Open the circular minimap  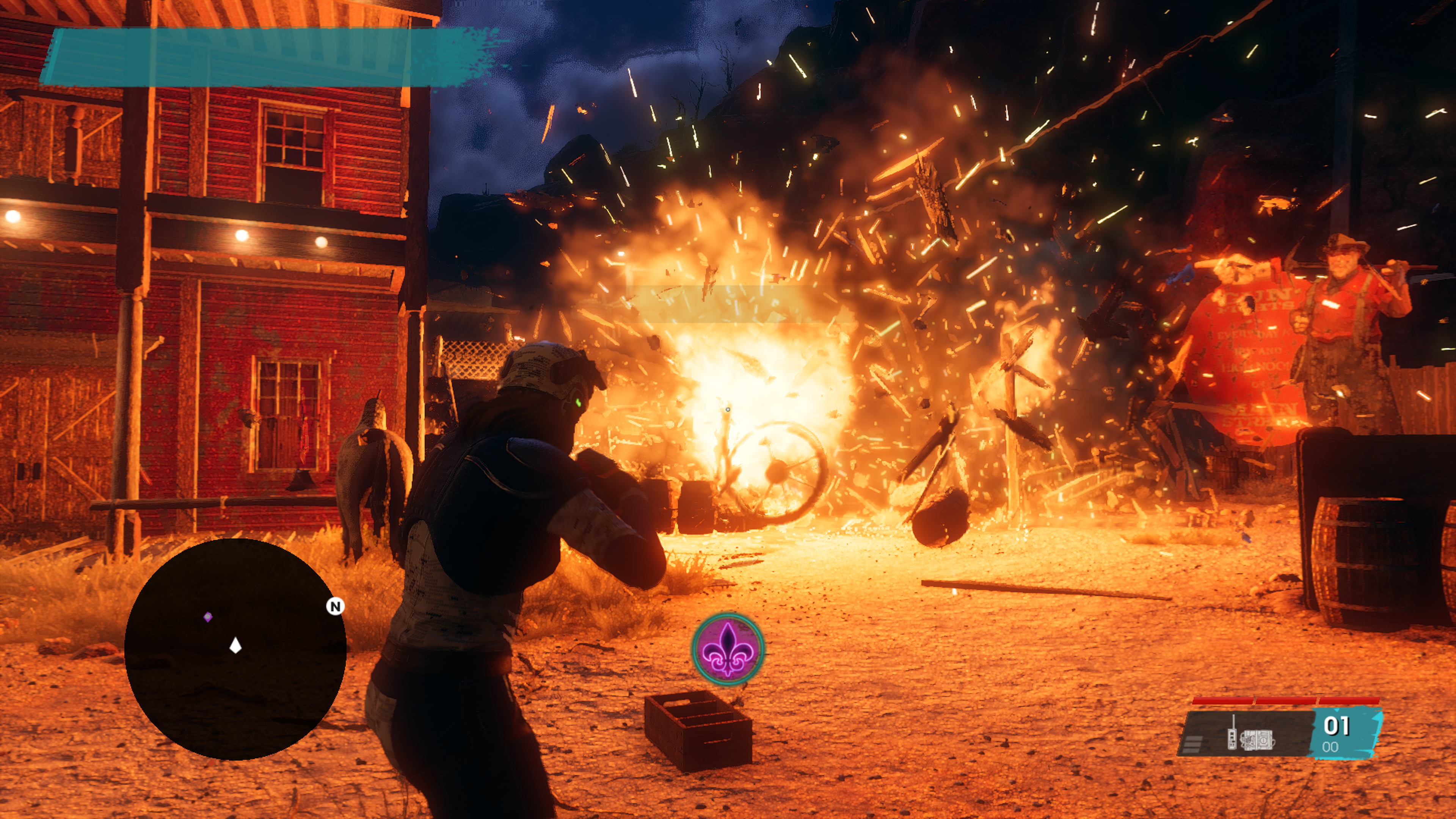235,649
